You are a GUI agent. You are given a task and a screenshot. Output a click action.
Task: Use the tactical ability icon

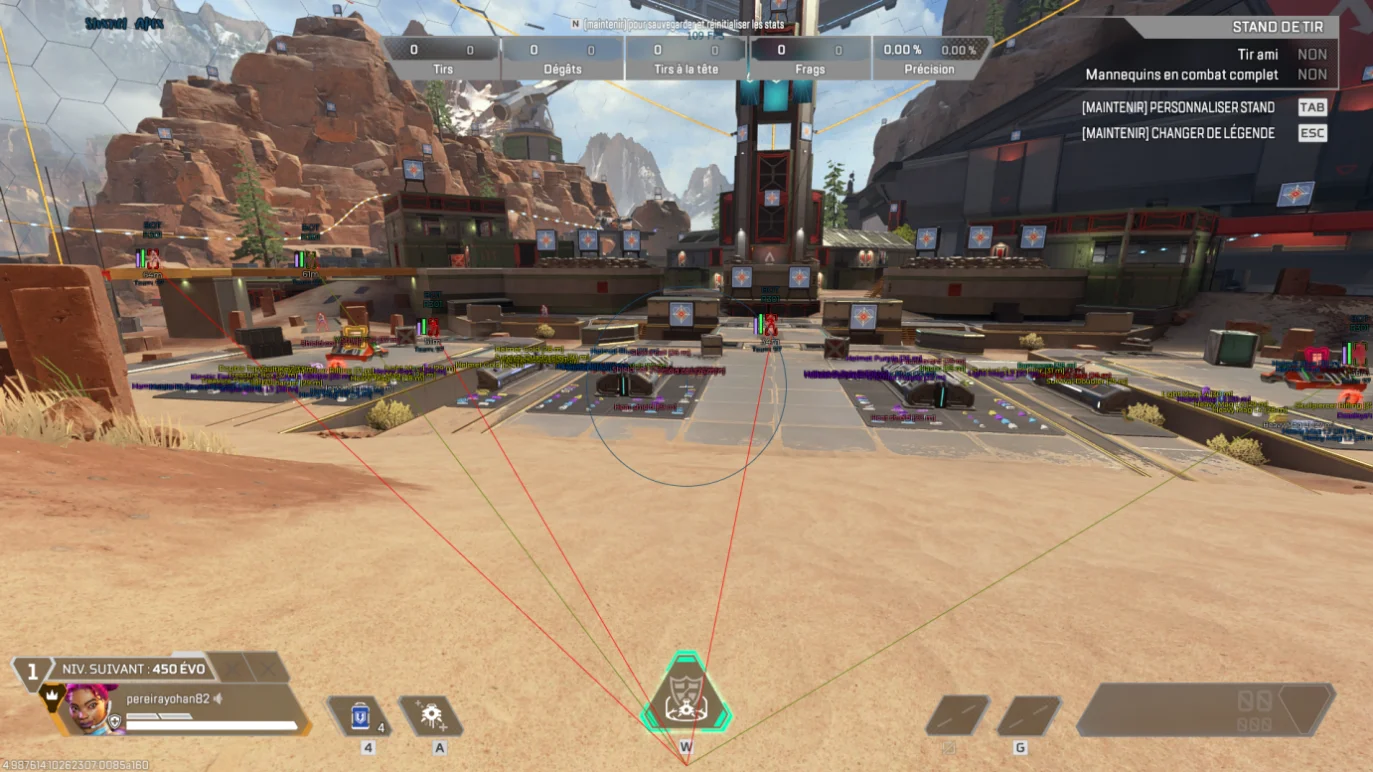tap(431, 716)
